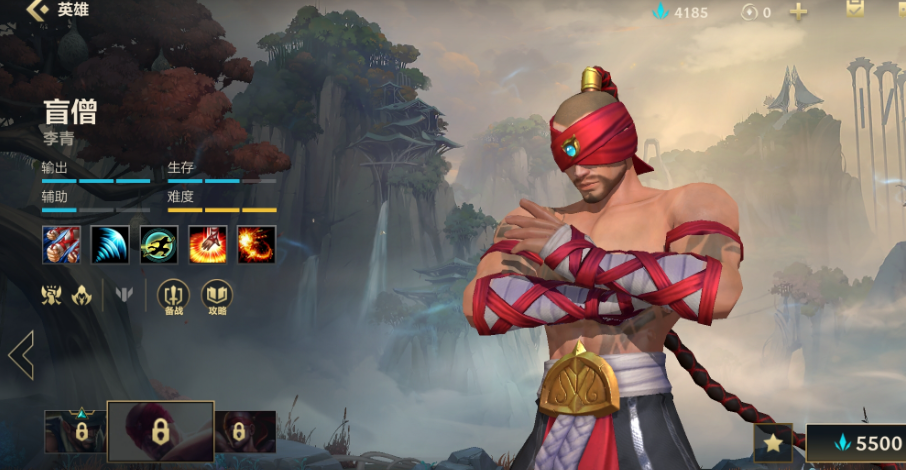Choose the locked skin with blue gem marker
The width and height of the screenshot is (906, 470).
(75, 431)
